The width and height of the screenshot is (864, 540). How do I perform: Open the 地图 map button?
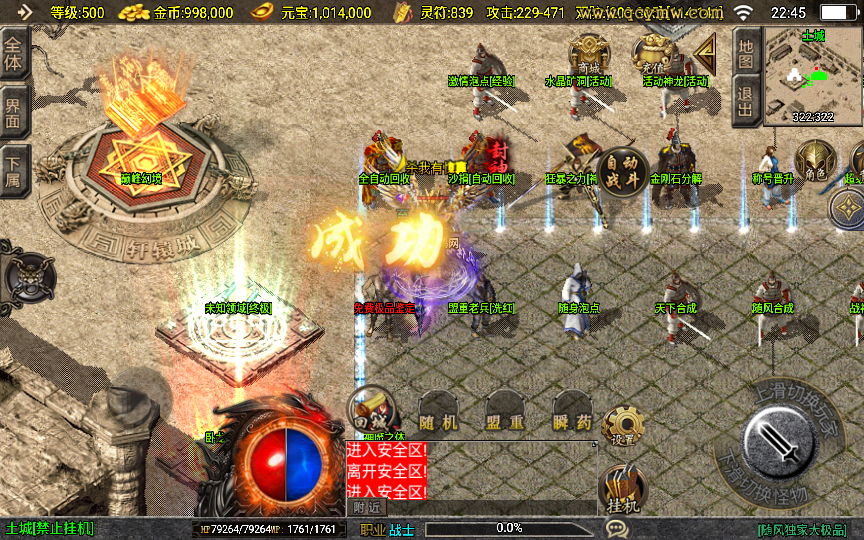[745, 52]
